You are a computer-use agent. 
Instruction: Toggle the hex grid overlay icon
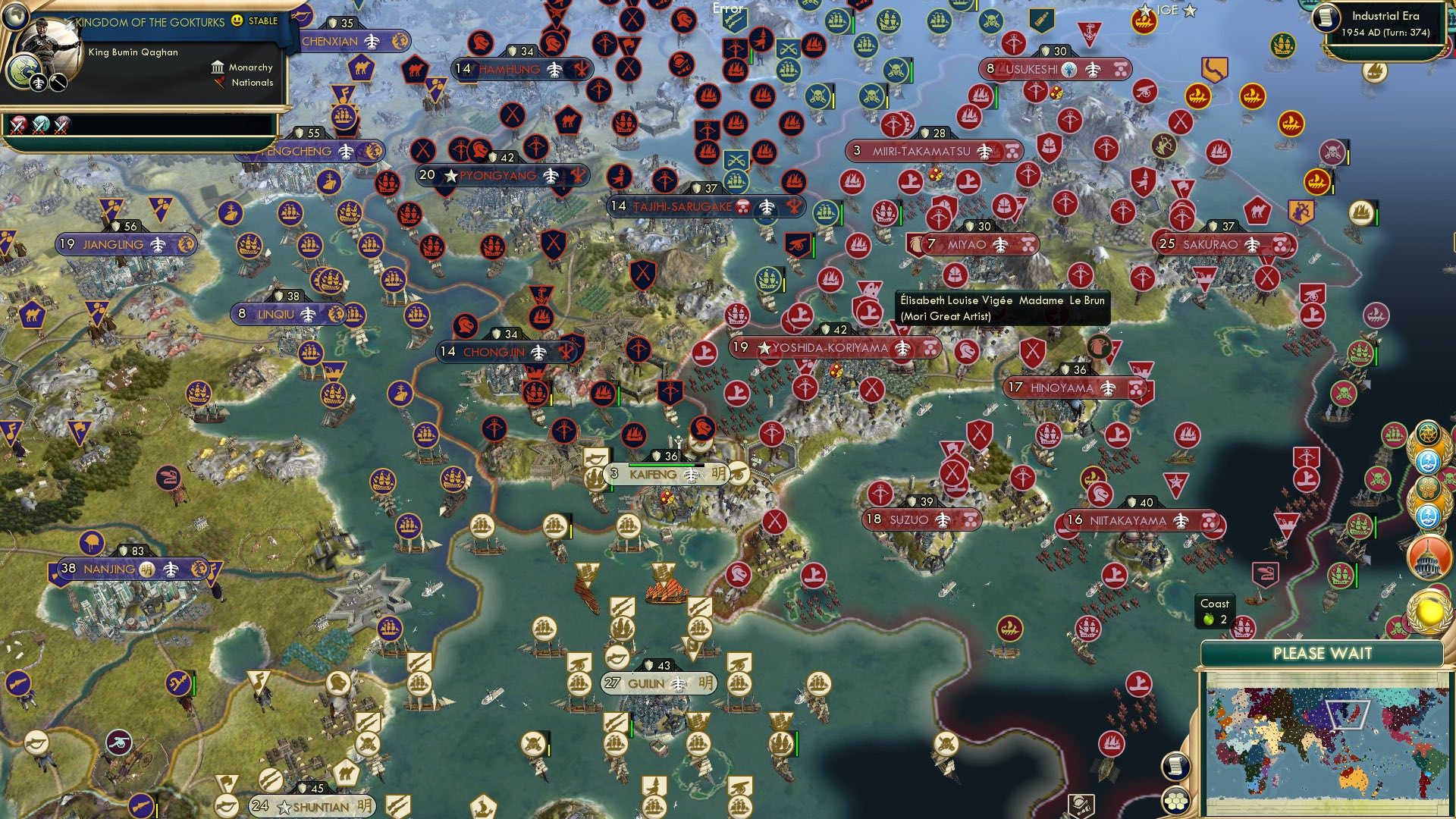(x=1176, y=802)
